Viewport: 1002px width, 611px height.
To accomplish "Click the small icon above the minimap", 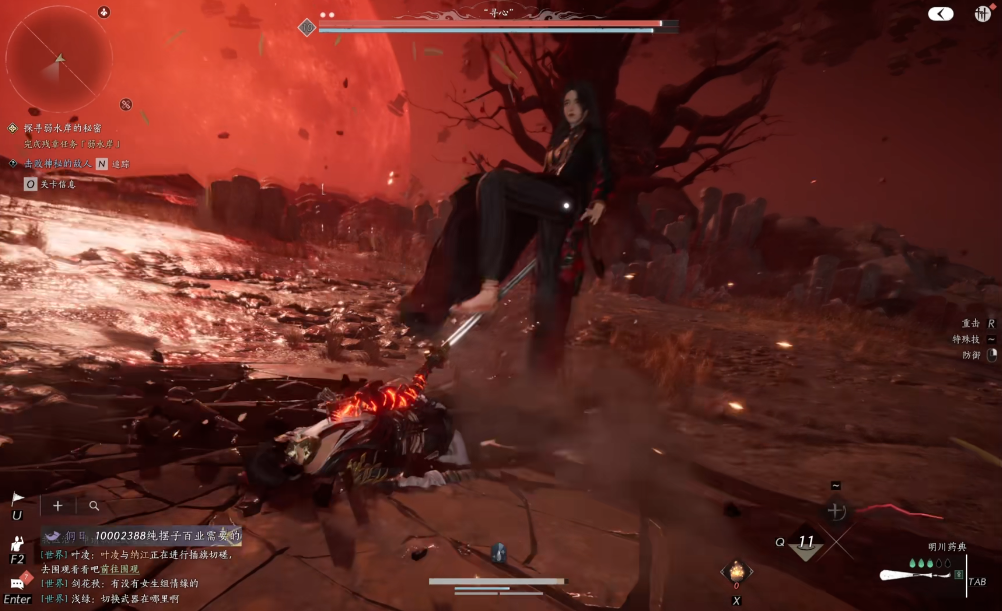I will pos(104,12).
